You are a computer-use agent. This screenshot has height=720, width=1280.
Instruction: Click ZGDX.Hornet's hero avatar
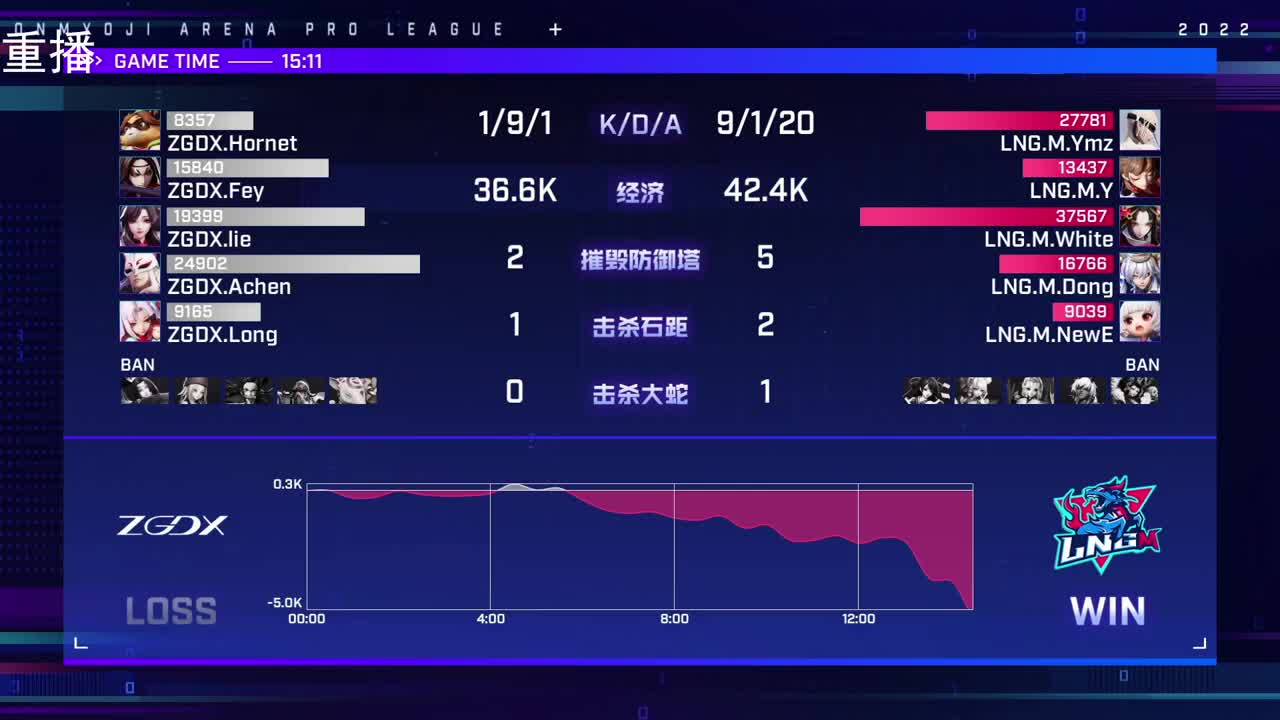[140, 129]
